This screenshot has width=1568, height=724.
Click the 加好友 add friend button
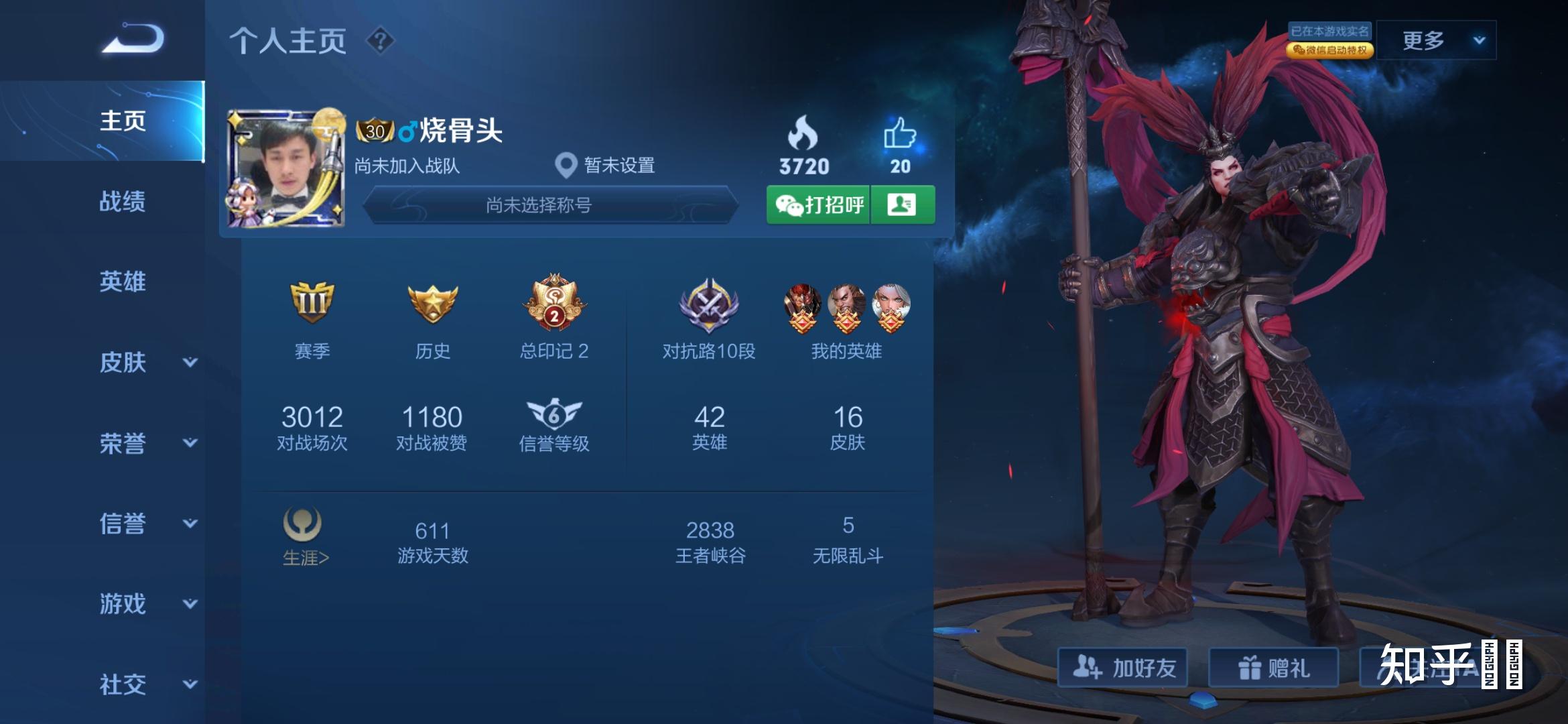[1123, 668]
